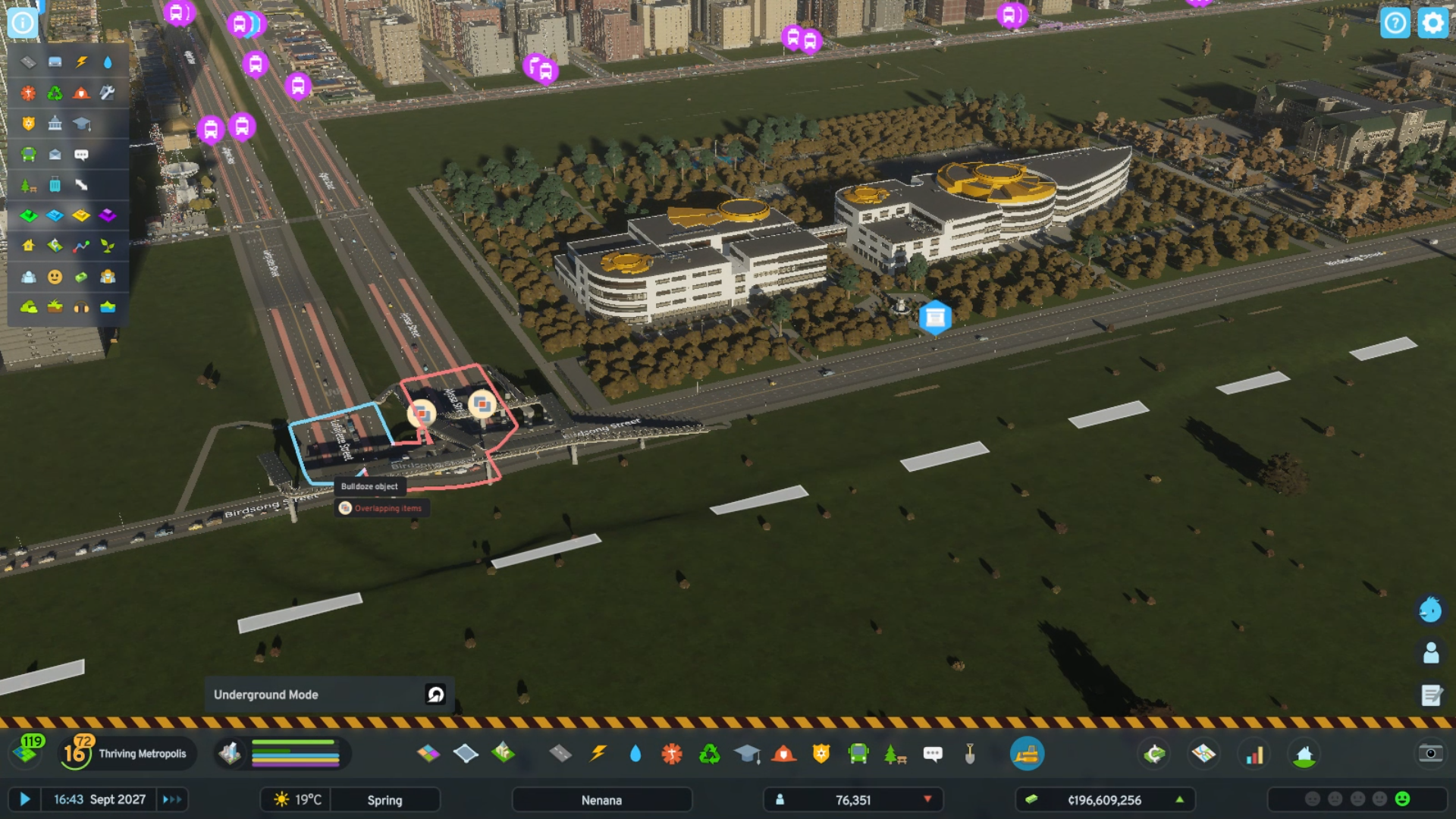Viewport: 1456px width, 819px height.
Task: Toggle Underground Mode off
Action: (434, 694)
